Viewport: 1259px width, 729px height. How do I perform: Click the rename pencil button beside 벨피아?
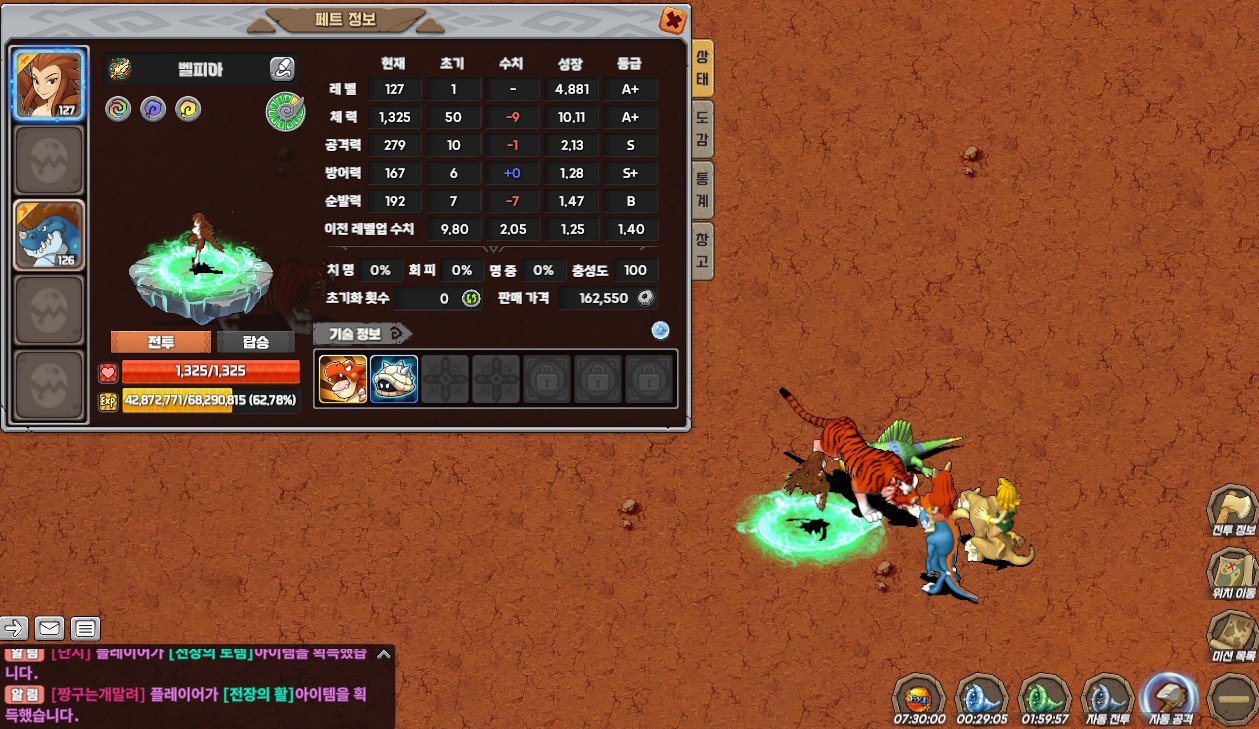(x=282, y=69)
